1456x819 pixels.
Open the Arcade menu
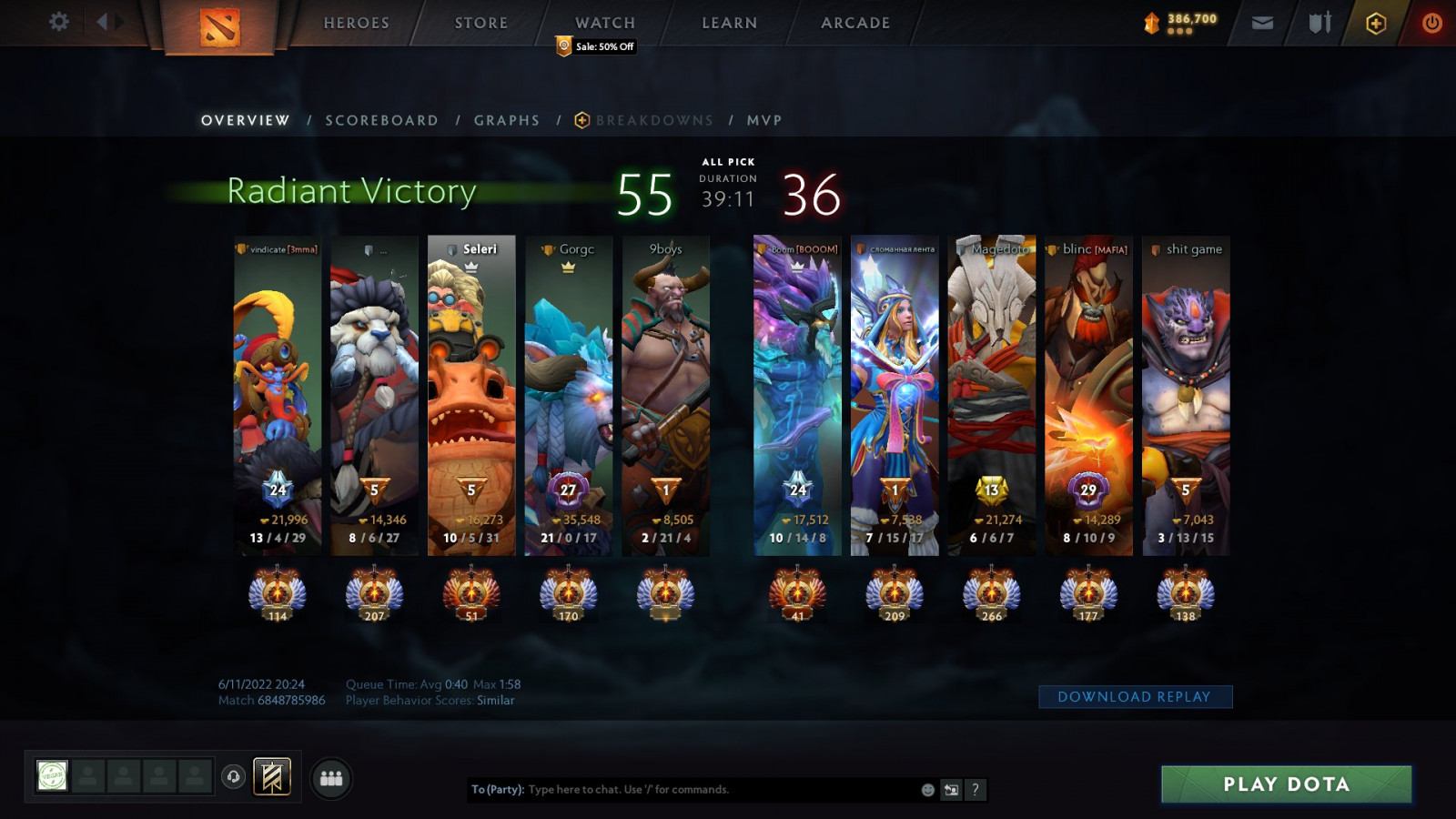[x=855, y=23]
